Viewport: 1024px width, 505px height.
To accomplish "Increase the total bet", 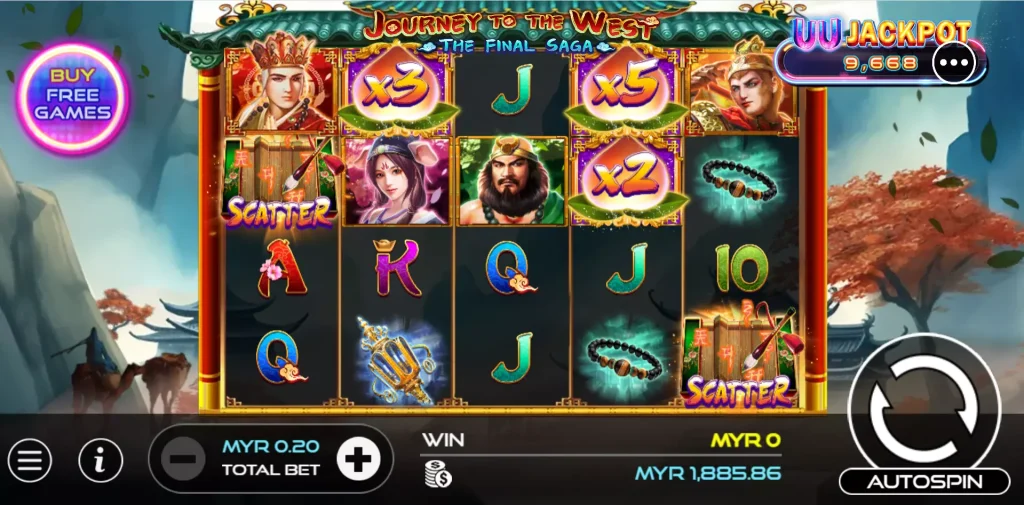I will coord(359,460).
